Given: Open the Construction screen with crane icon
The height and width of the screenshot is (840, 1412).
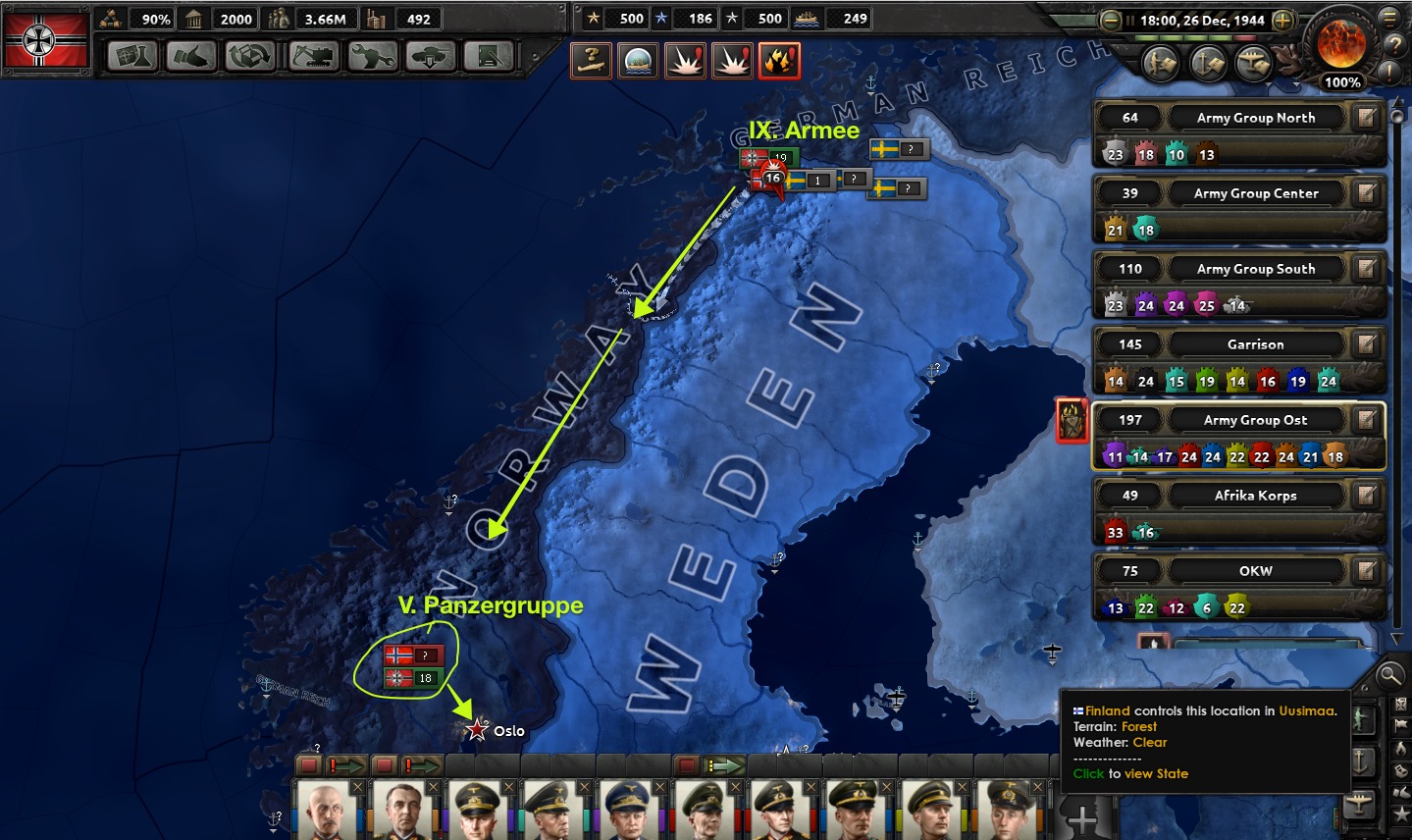Looking at the screenshot, I should coord(312,57).
